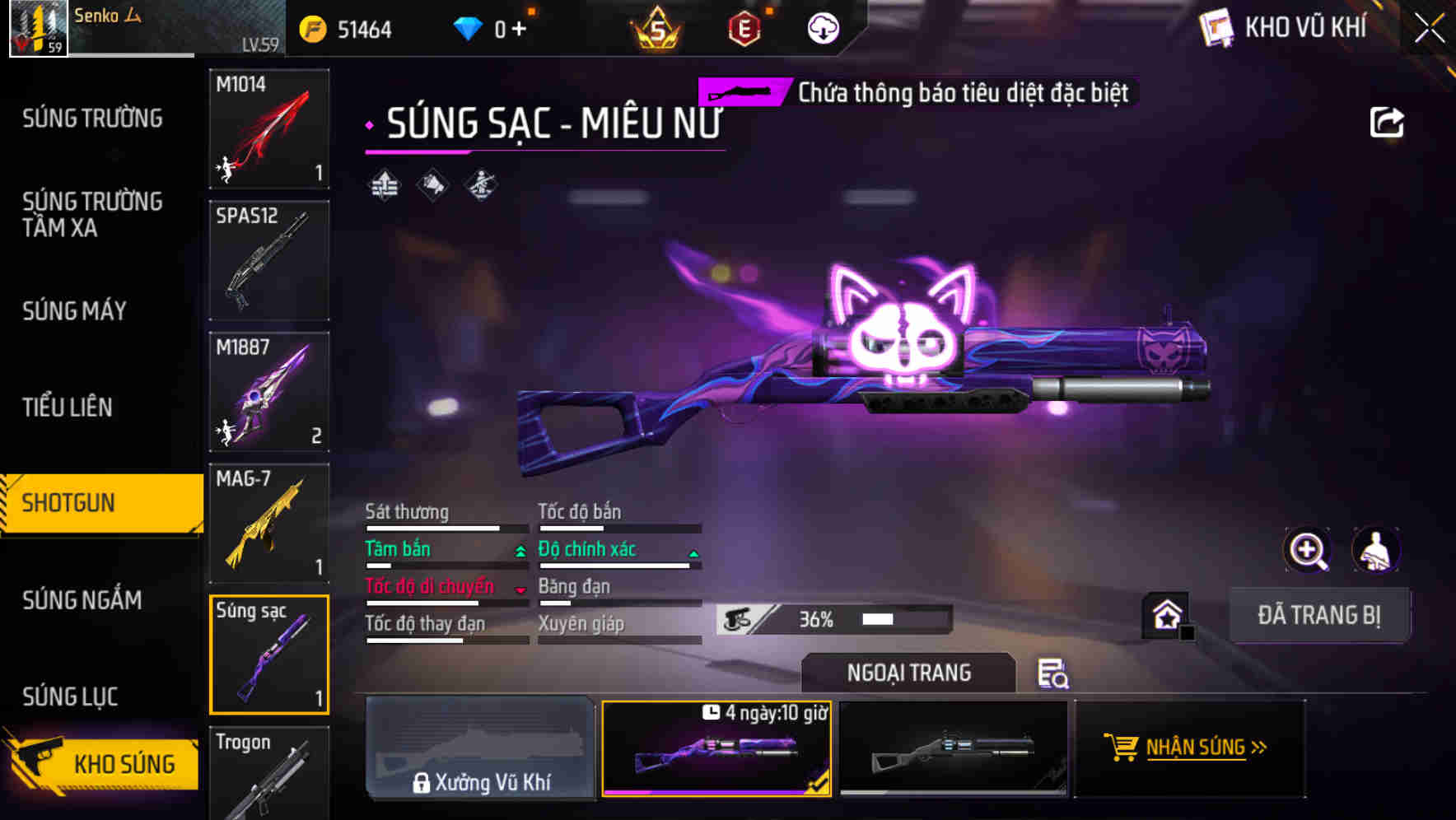The width and height of the screenshot is (1456, 820).
Task: Open the magnifier zoom preview icon
Action: (x=1308, y=550)
